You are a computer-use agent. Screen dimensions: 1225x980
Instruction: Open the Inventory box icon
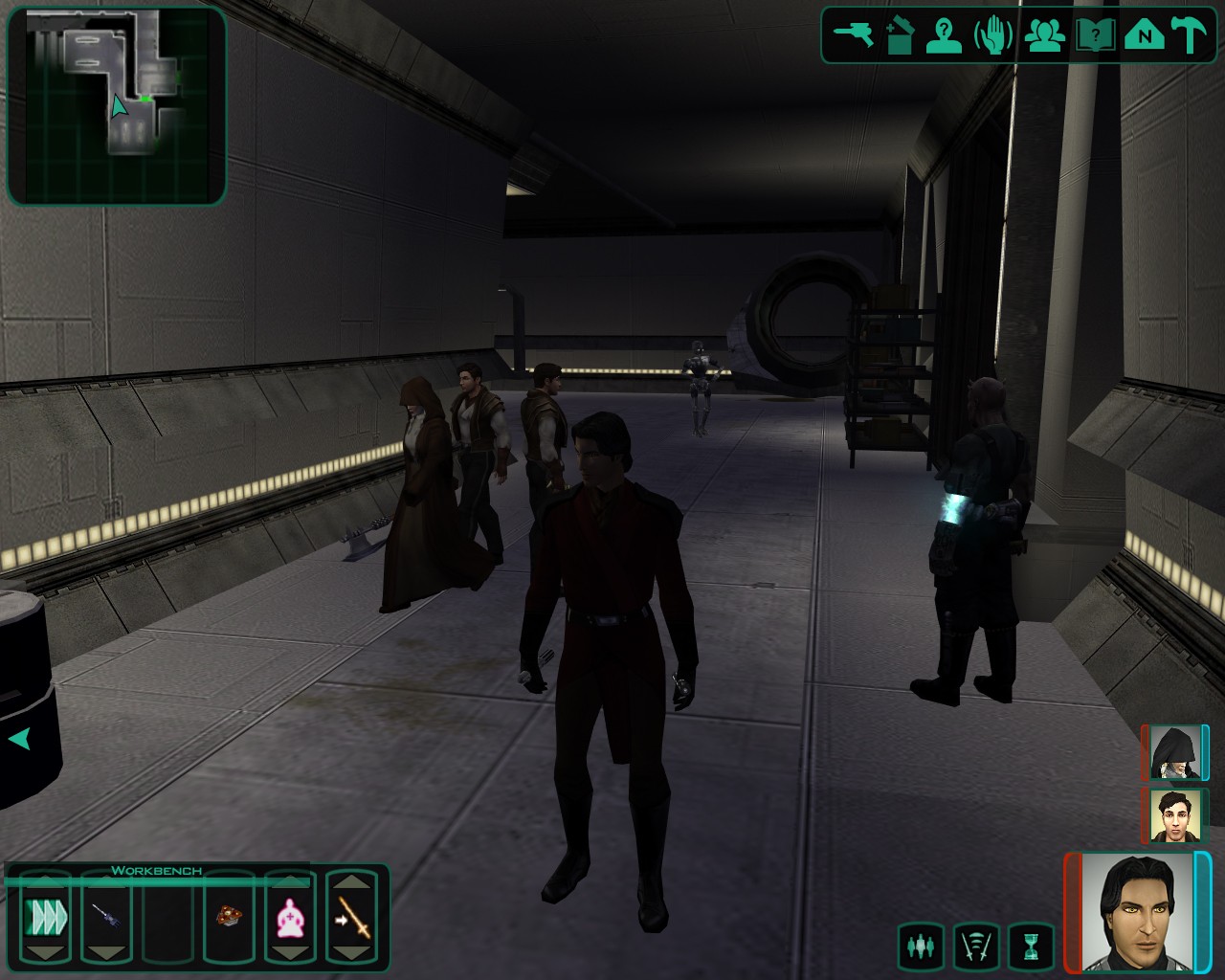(900, 36)
